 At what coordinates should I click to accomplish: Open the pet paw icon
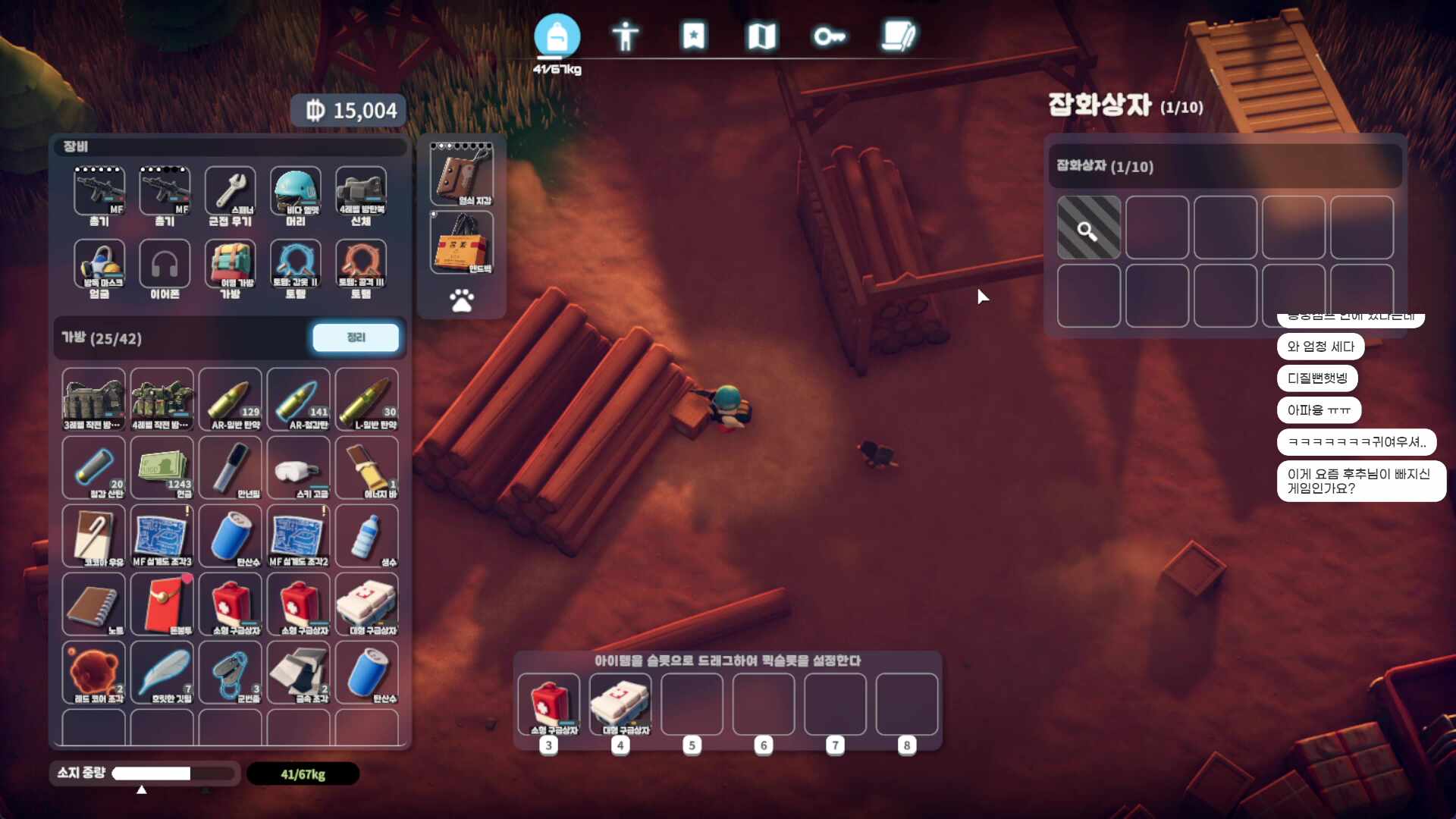pos(461,300)
